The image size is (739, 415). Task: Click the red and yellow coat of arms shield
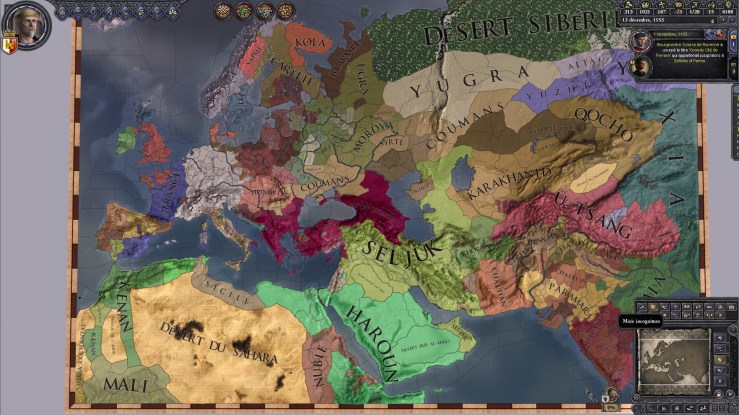tap(9, 46)
